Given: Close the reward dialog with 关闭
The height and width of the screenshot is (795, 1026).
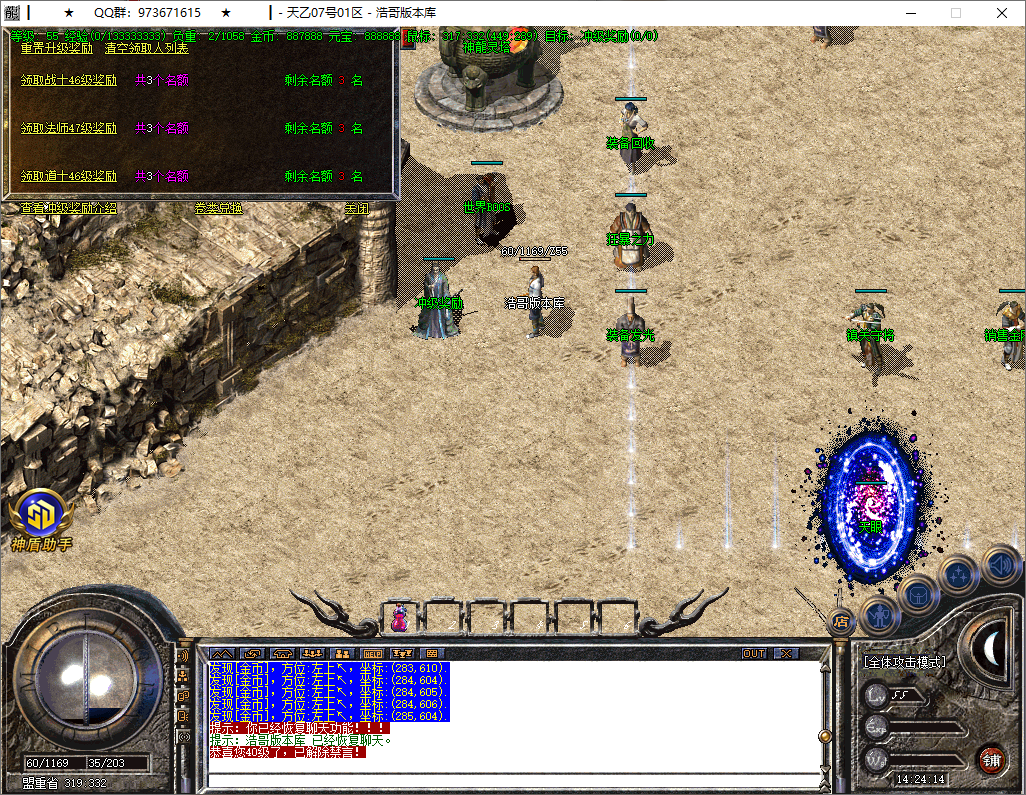Looking at the screenshot, I should (x=356, y=208).
